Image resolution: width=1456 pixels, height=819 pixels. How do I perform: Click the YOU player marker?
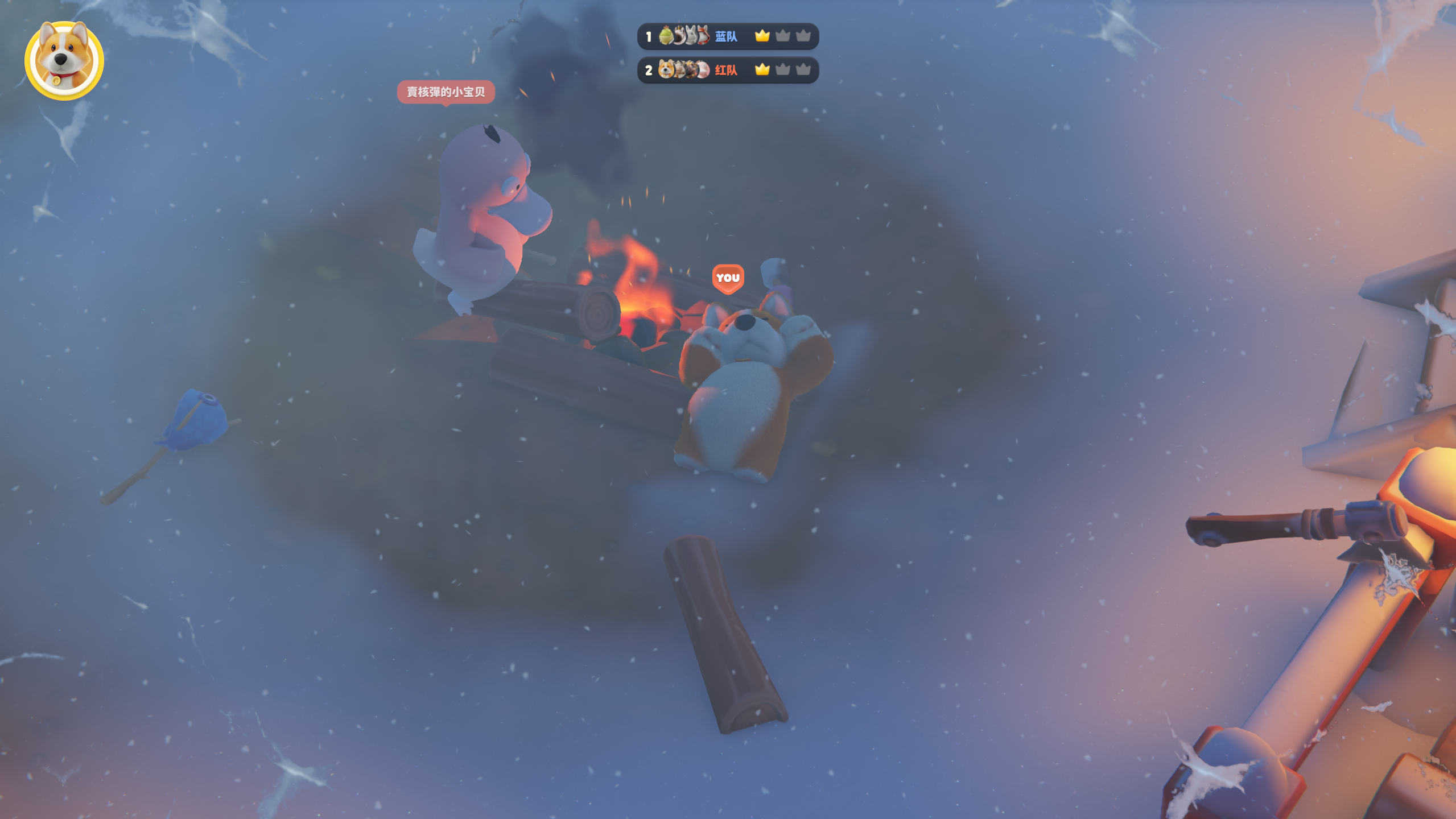point(728,278)
